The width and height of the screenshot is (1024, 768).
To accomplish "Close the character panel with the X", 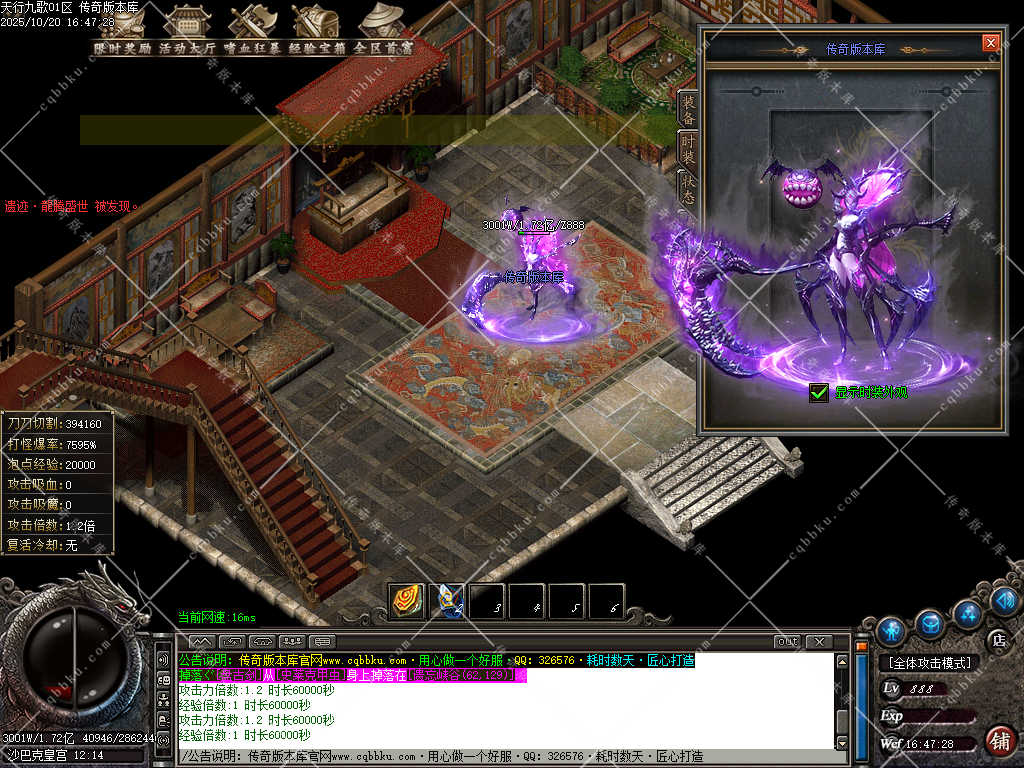I will click(x=990, y=42).
